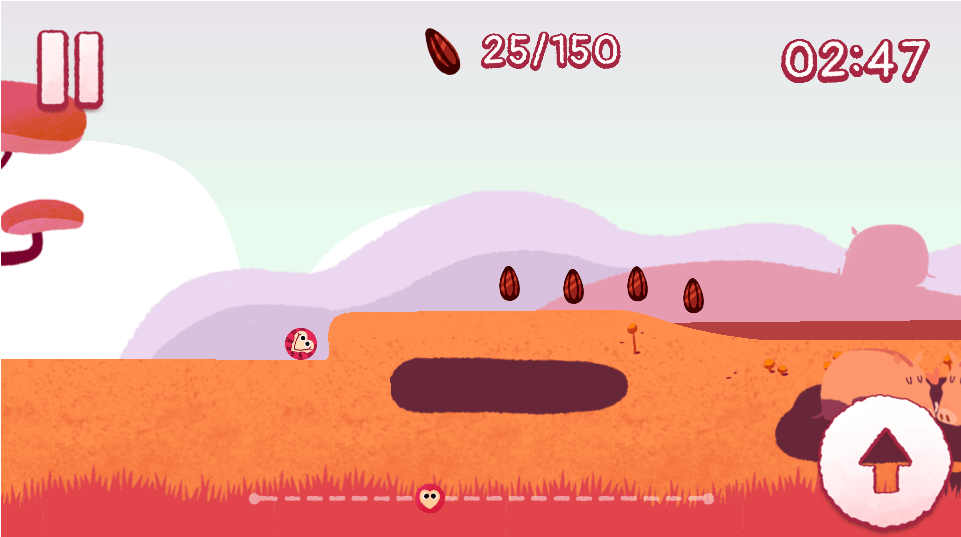Pause the game with the pause button
Screen dimensions: 961x537
(x=70, y=68)
